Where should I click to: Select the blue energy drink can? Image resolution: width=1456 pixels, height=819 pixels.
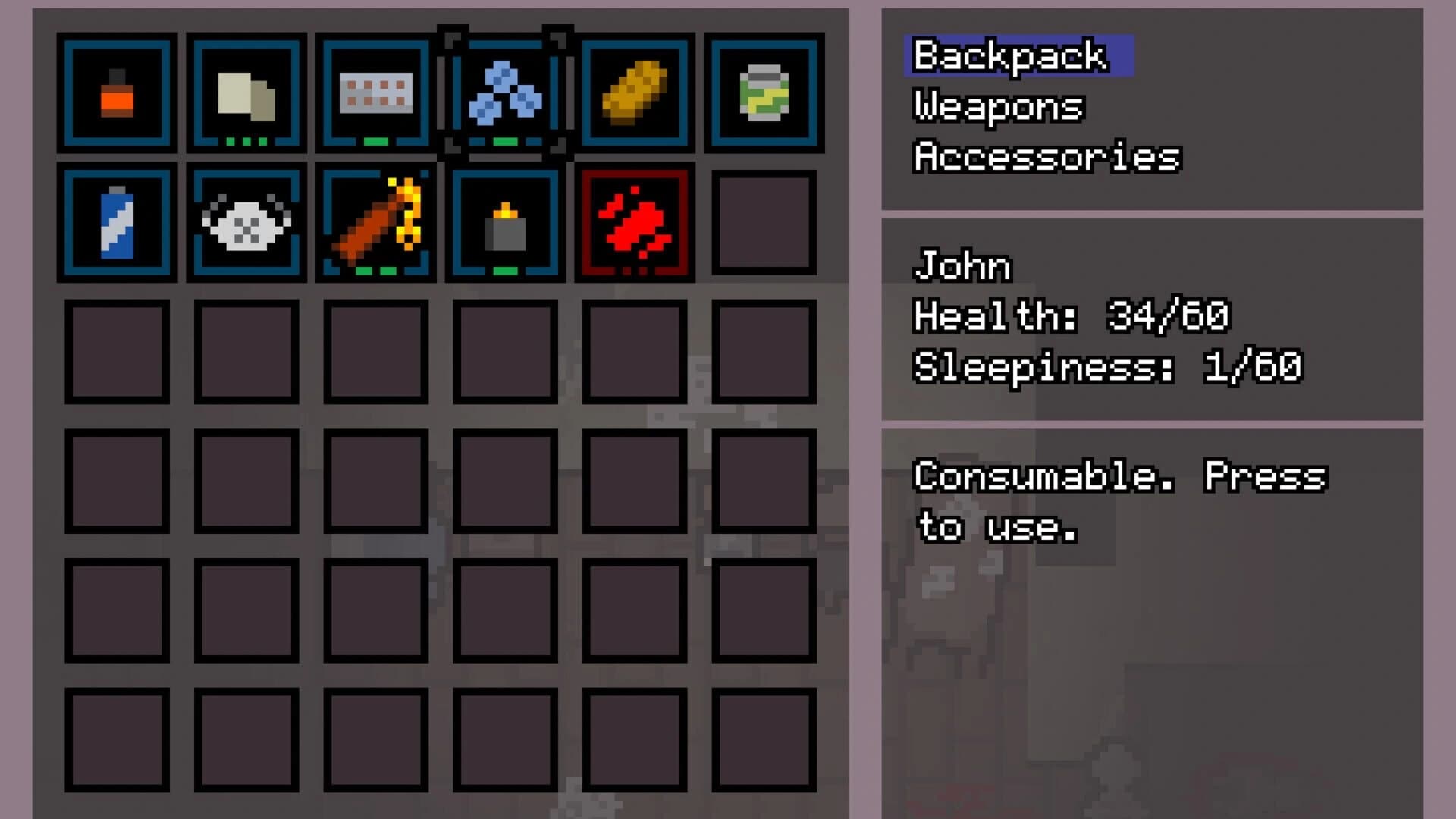[118, 224]
